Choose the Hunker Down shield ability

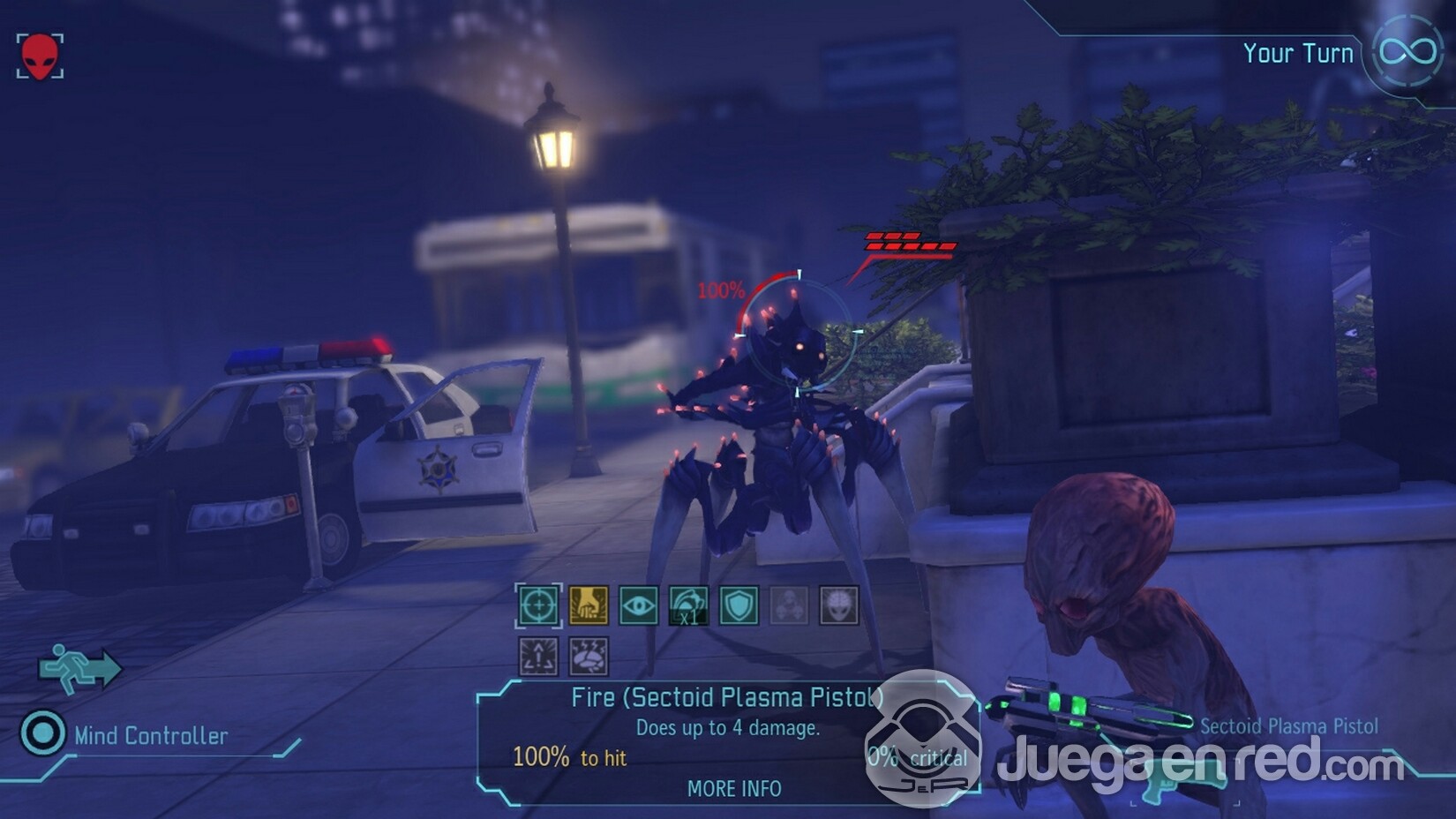(x=739, y=606)
